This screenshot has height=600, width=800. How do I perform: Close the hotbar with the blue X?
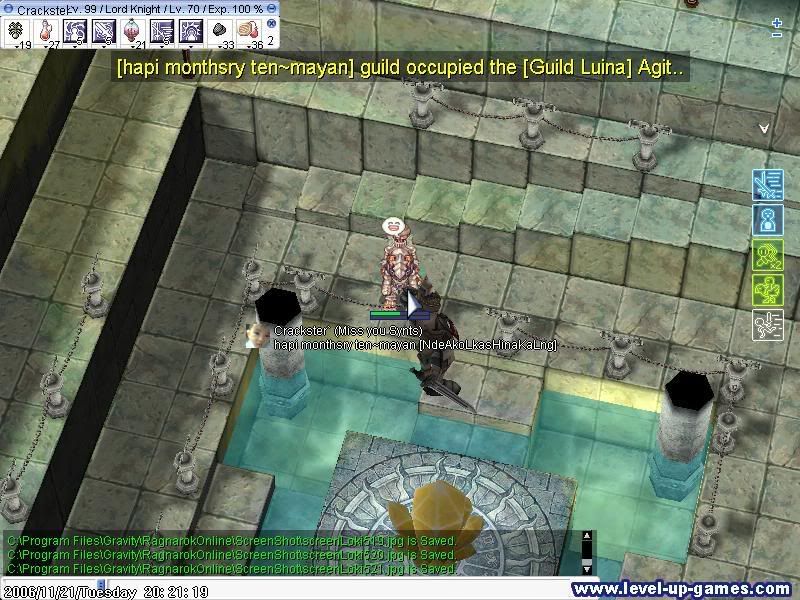tap(271, 22)
